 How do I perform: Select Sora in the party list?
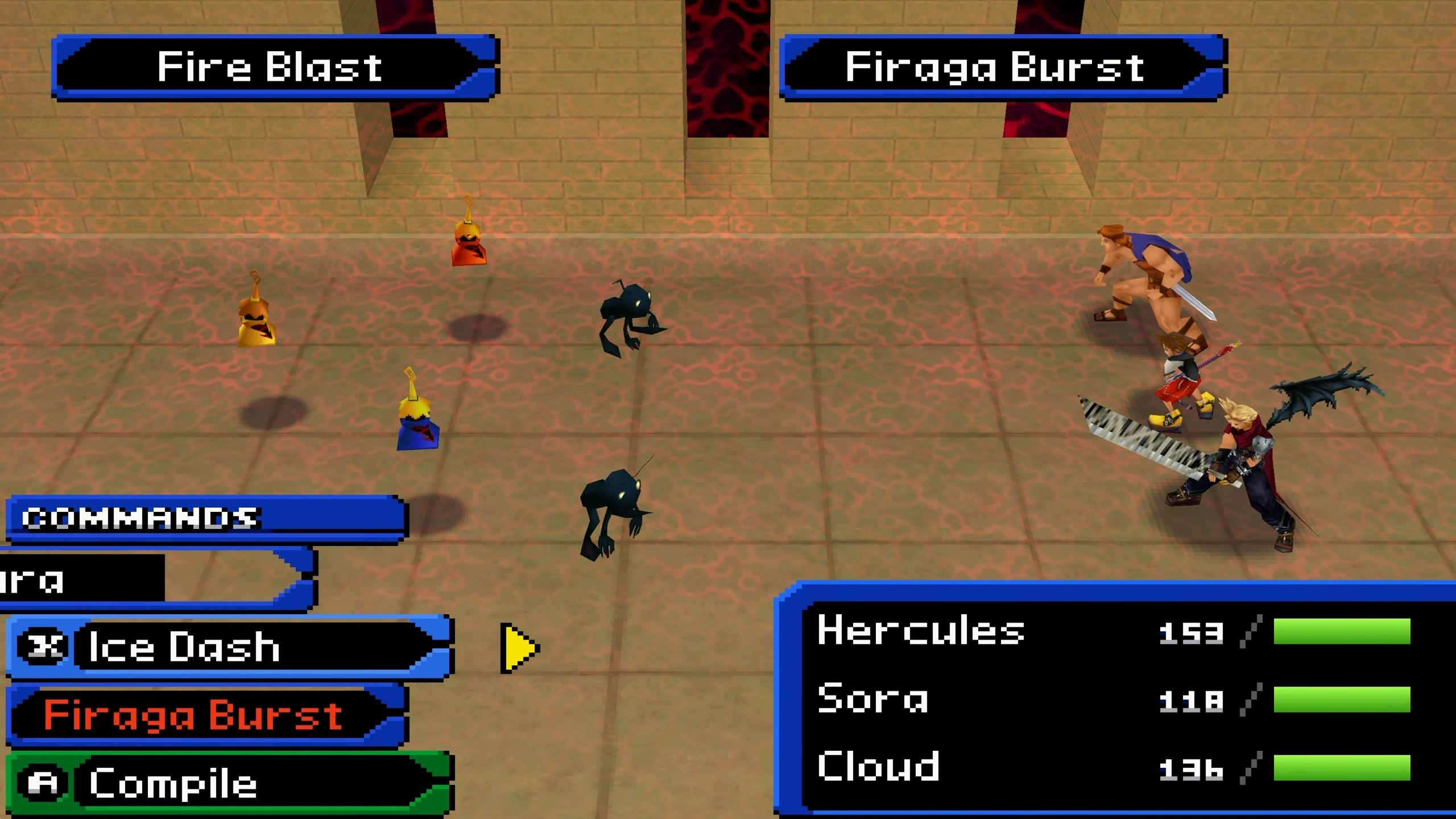(x=873, y=699)
